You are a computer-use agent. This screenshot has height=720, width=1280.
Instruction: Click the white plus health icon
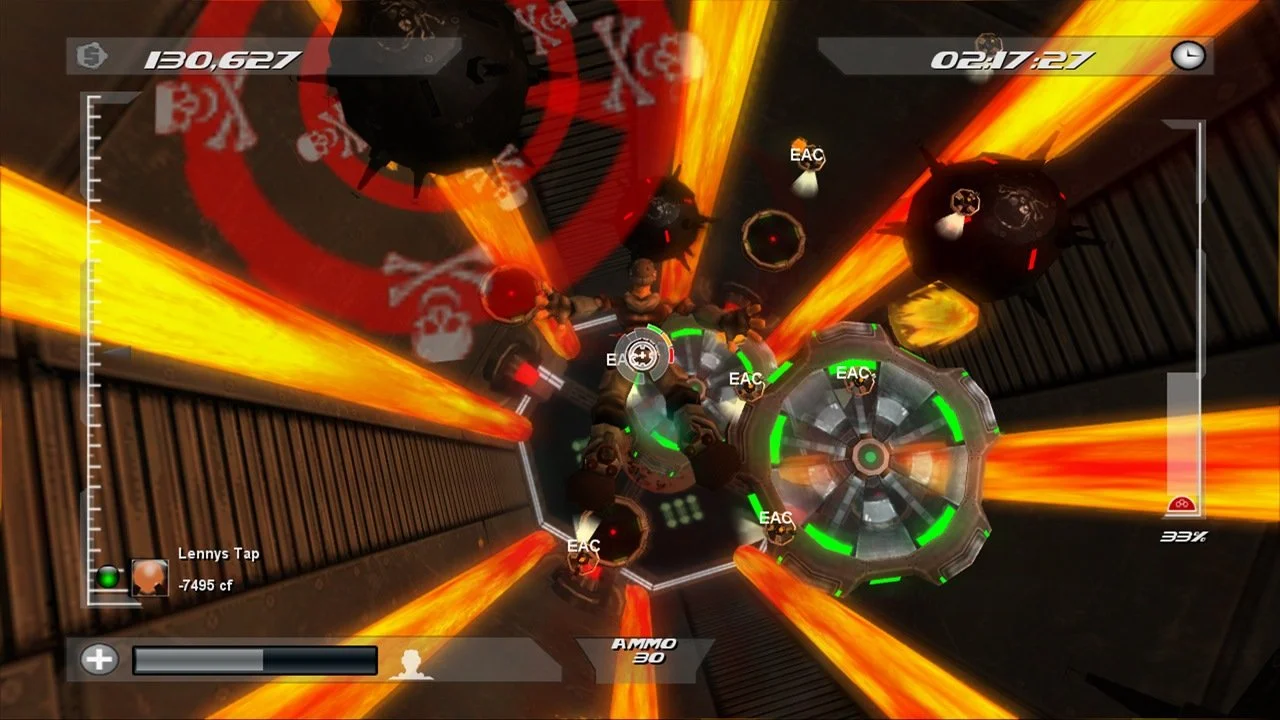99,659
